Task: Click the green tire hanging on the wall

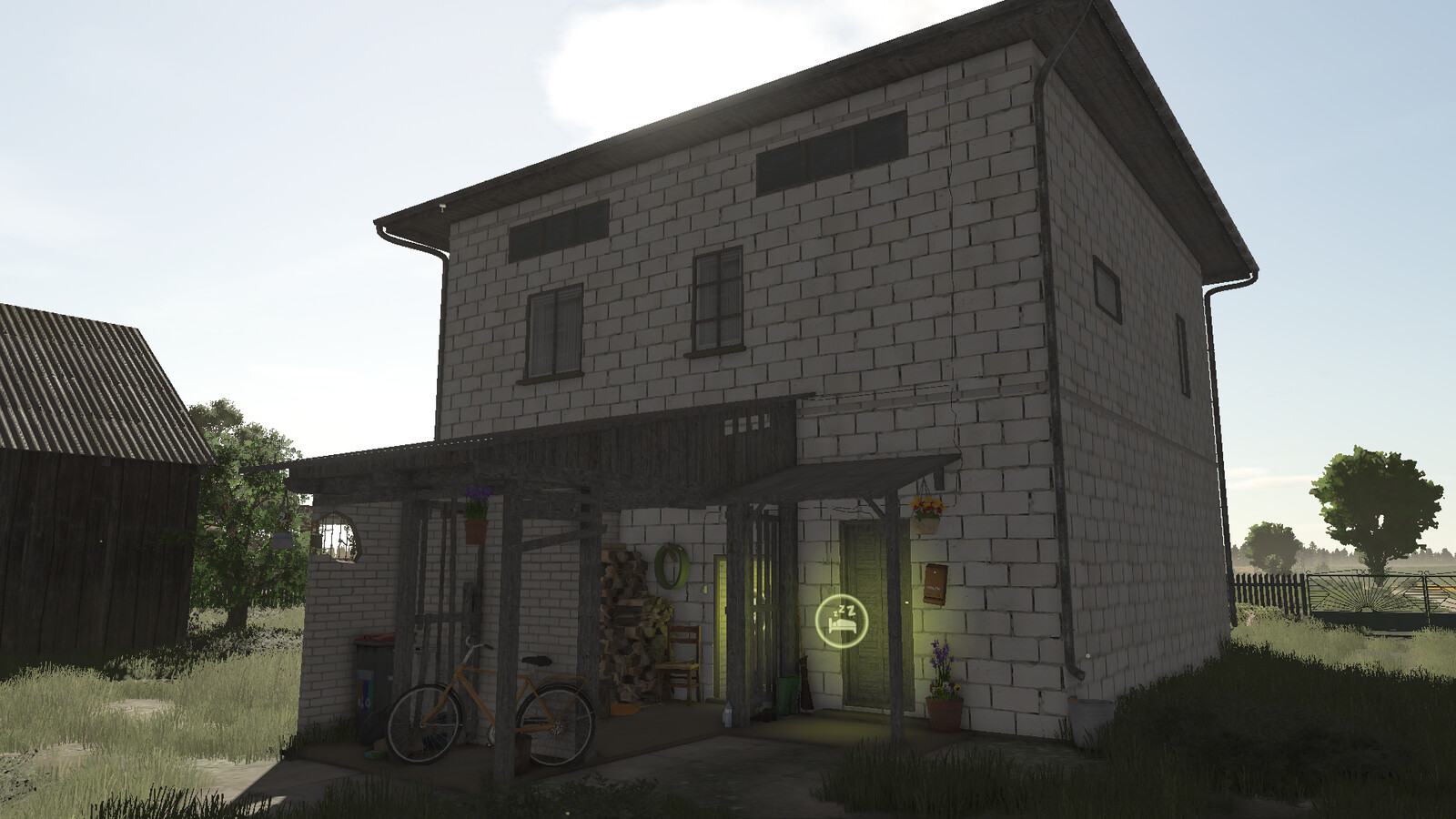Action: tap(671, 566)
